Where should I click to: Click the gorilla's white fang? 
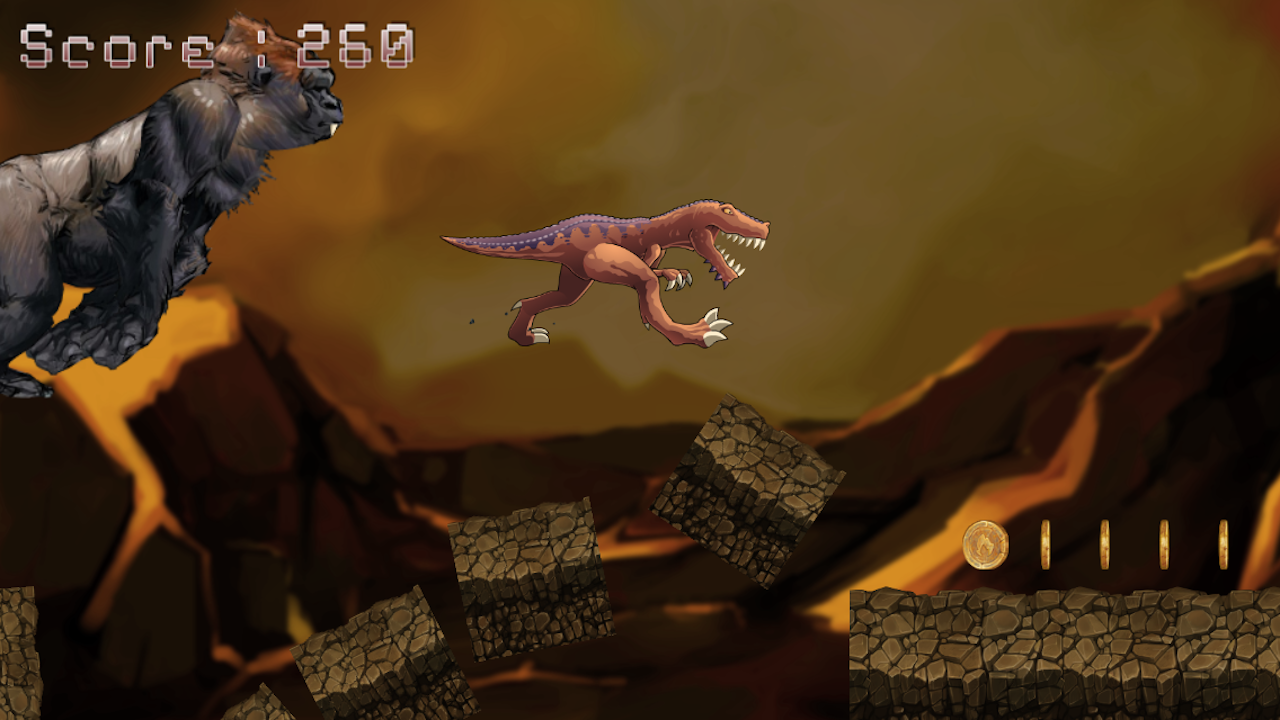pos(334,128)
